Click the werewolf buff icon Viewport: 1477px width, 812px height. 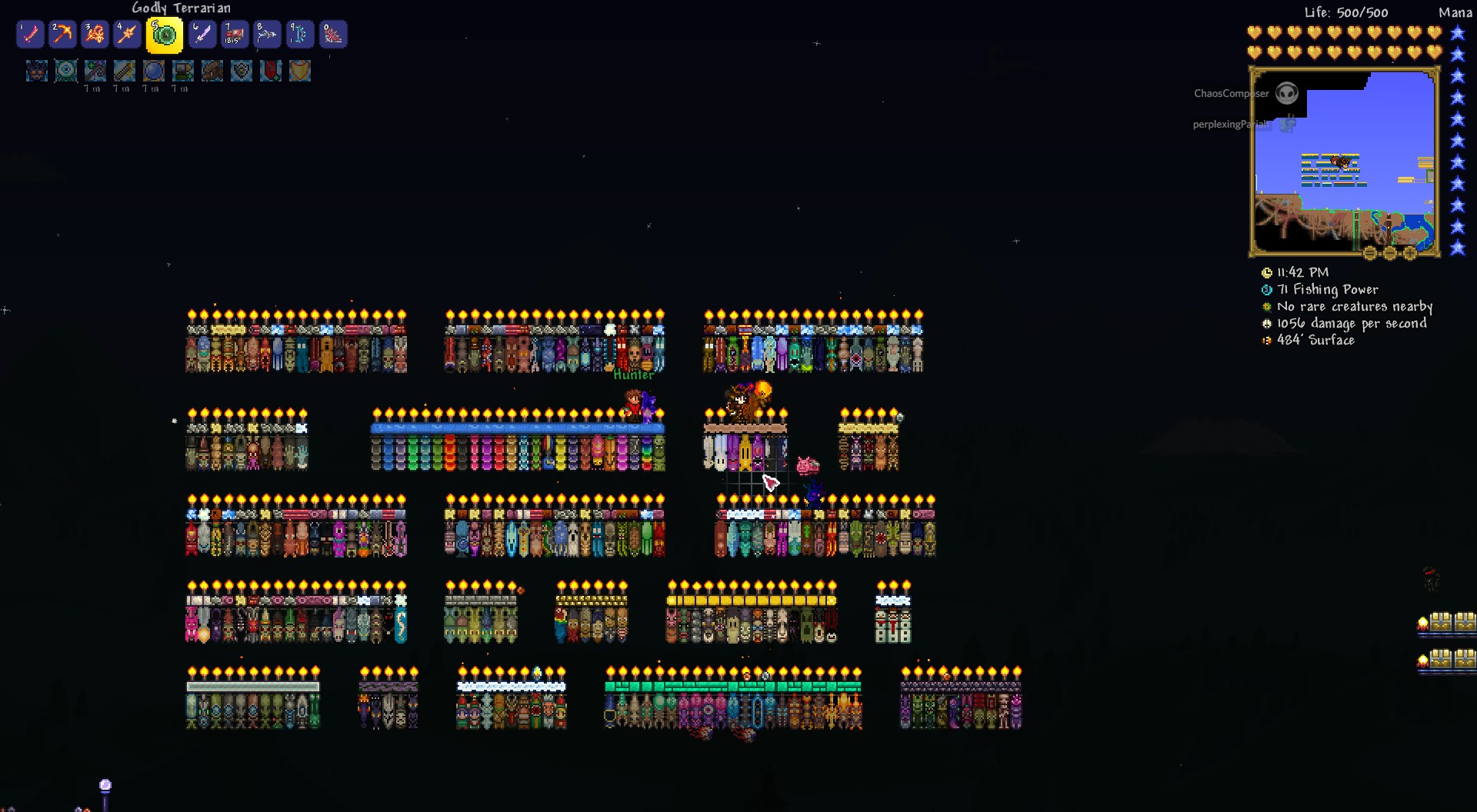tap(36, 72)
